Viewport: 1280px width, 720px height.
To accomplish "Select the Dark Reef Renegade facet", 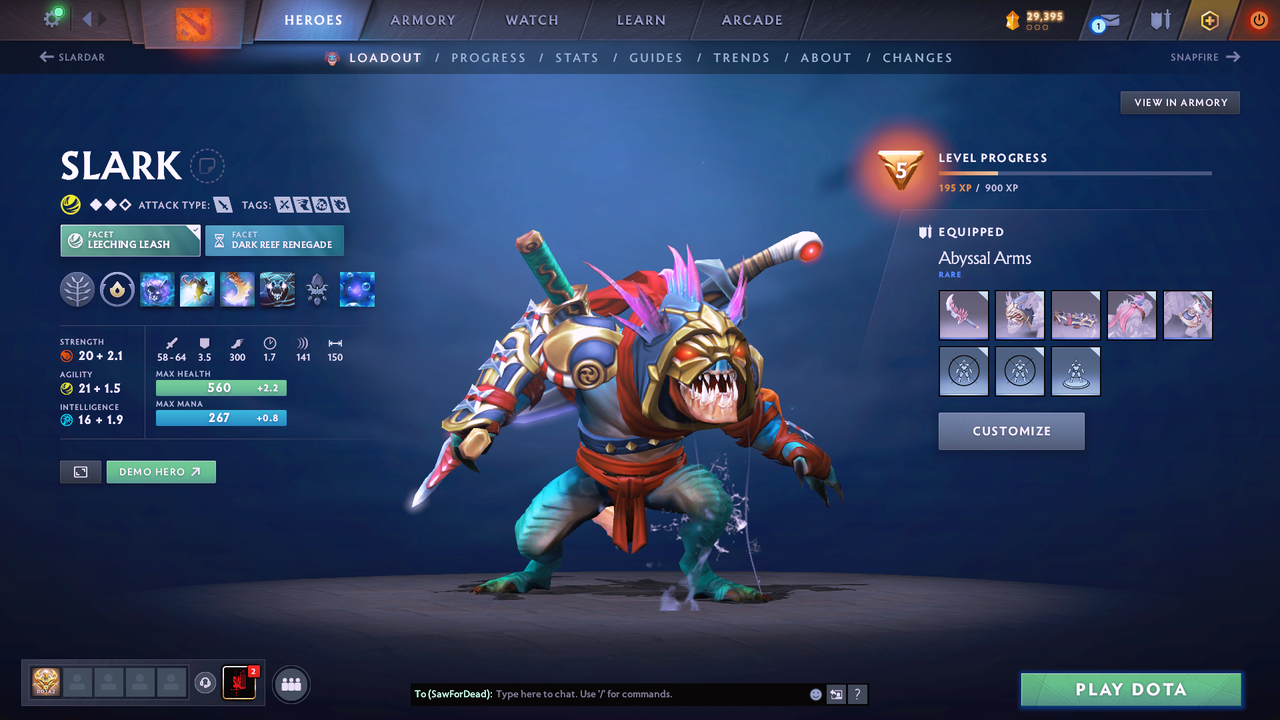I will [x=274, y=240].
